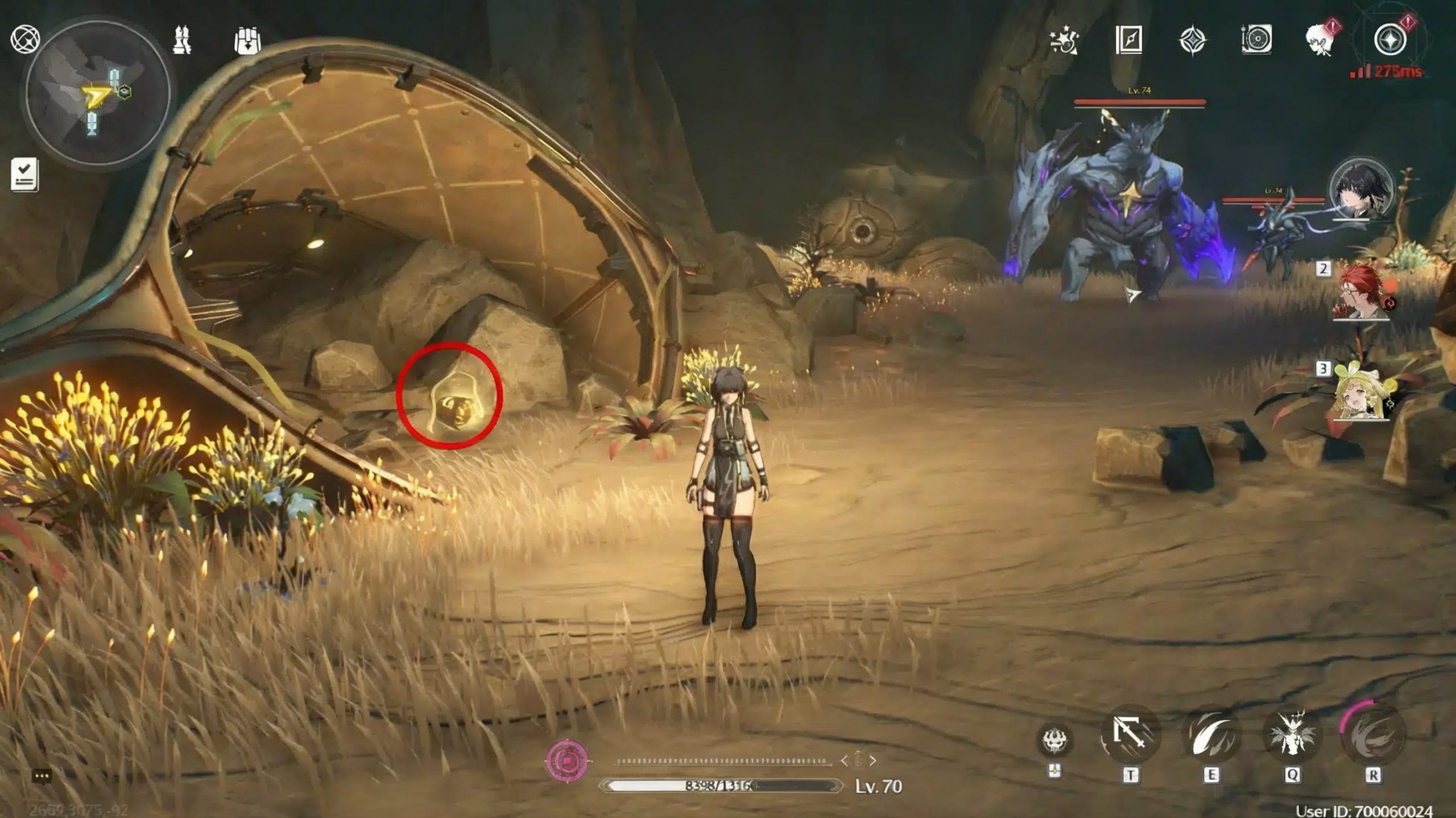Activate the swirling resonance liberation skill
1456x818 pixels.
[1372, 735]
